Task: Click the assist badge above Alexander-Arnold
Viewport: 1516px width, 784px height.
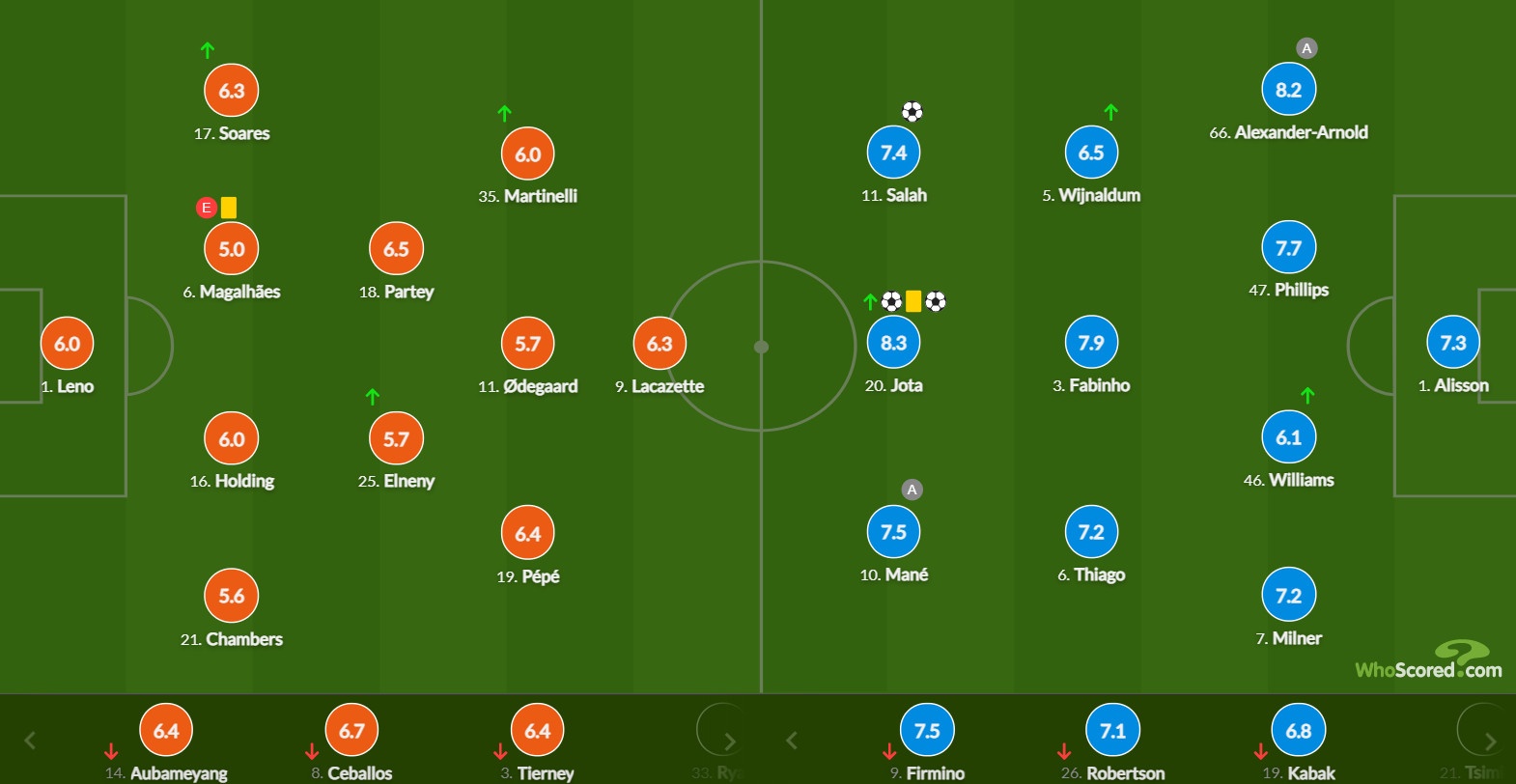Action: (1306, 46)
